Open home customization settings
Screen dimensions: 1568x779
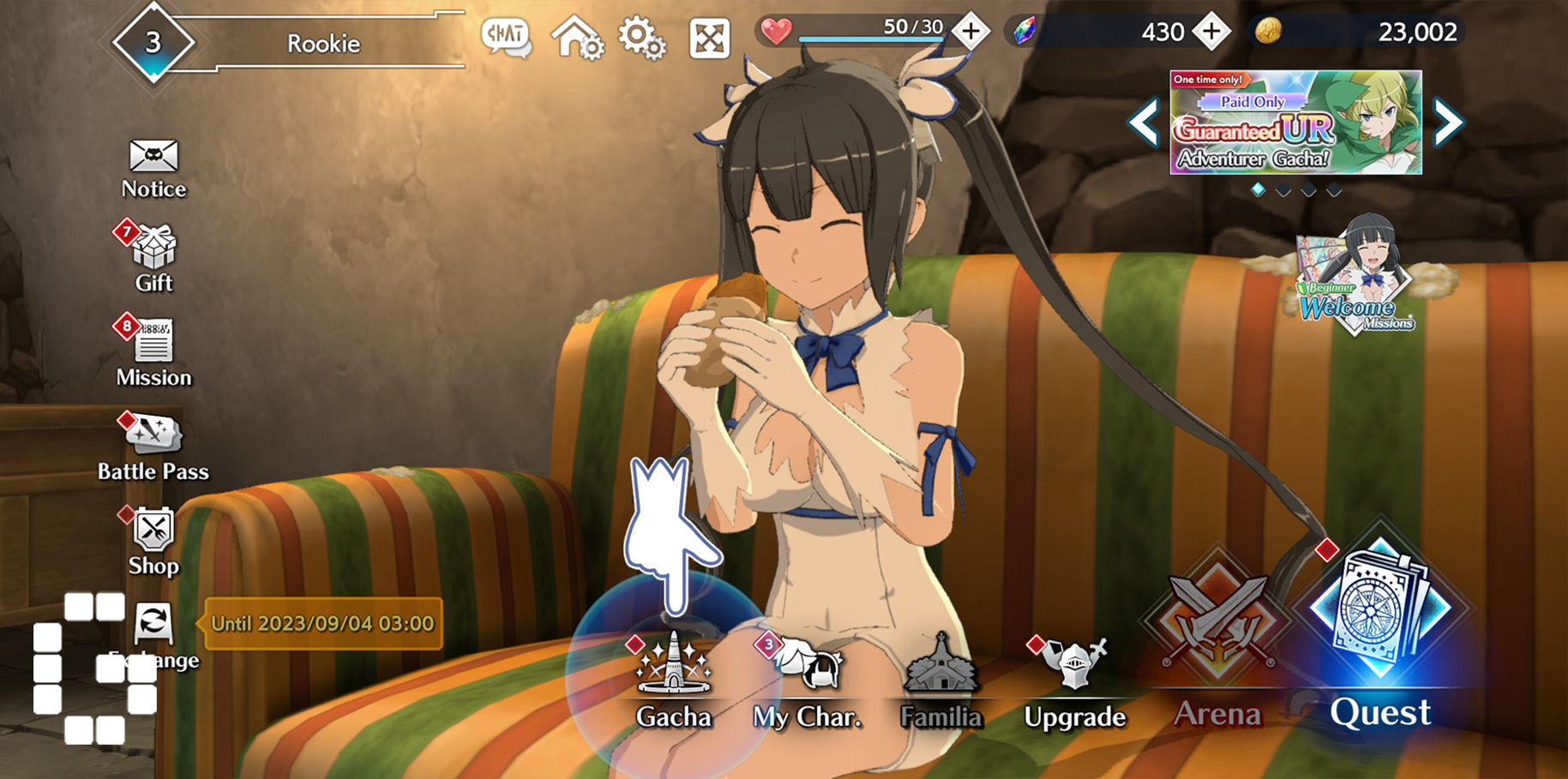(577, 38)
